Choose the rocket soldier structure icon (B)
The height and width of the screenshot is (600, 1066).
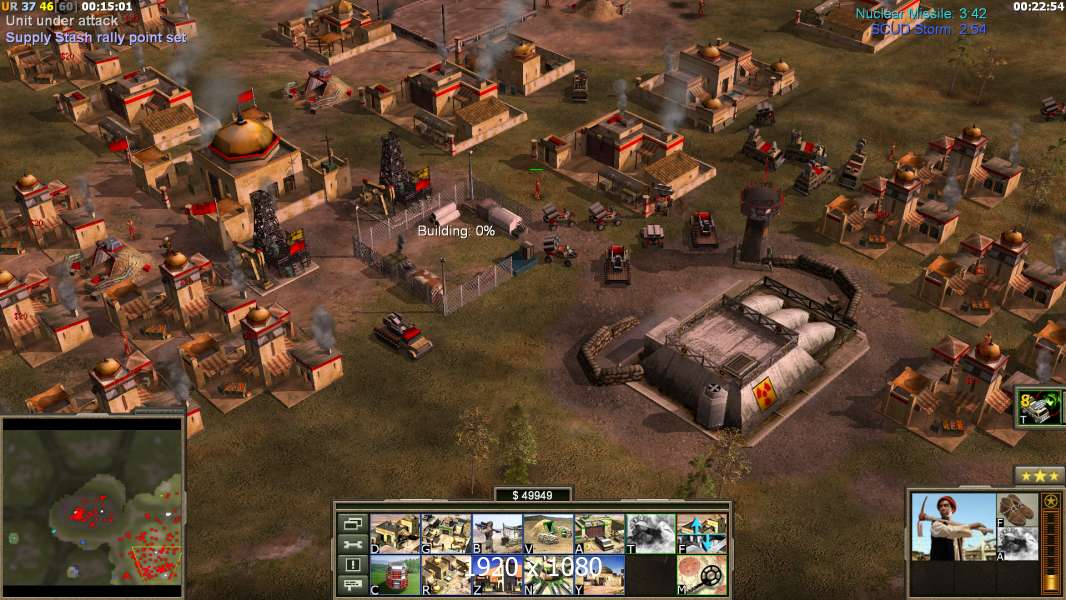tap(497, 534)
